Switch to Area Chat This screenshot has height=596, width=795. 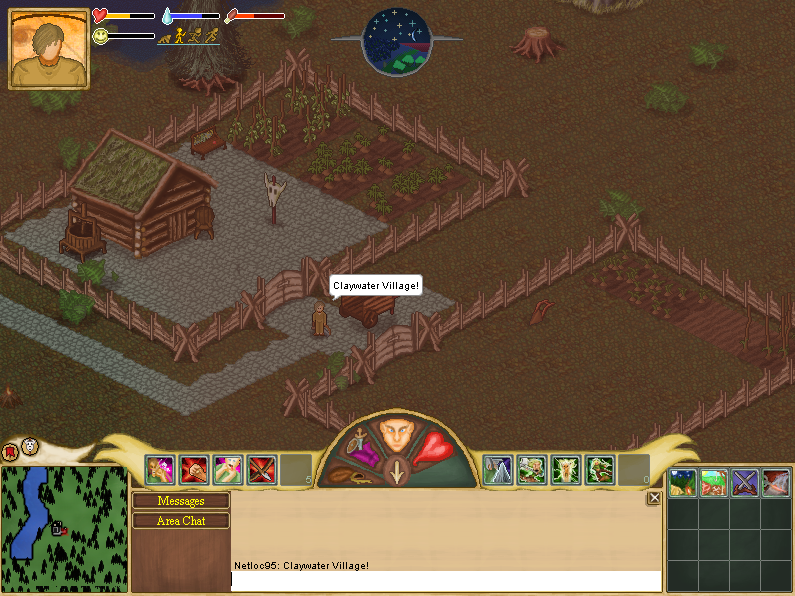[x=181, y=521]
